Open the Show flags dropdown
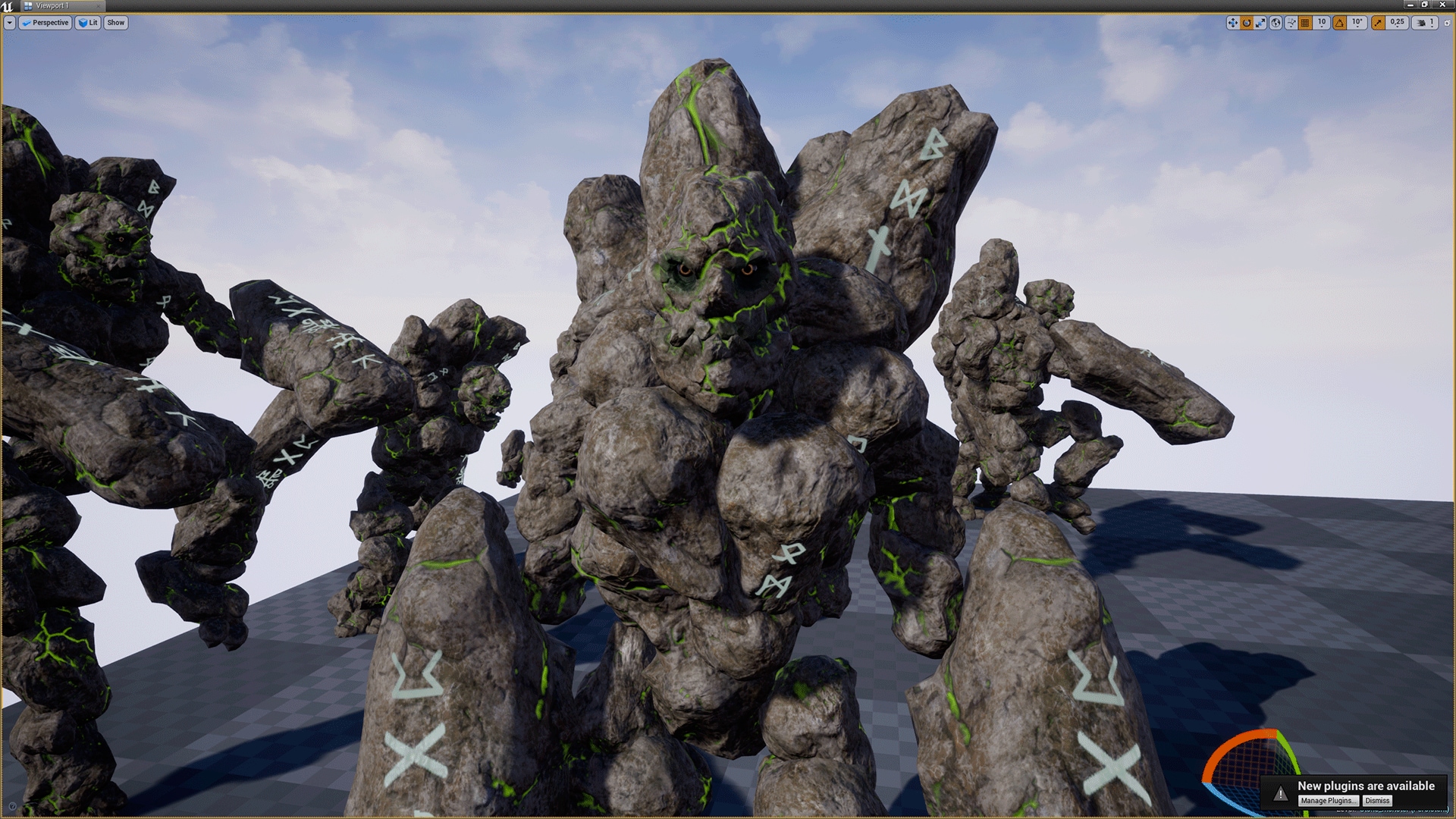Screen dimensions: 1456x819 [115, 23]
